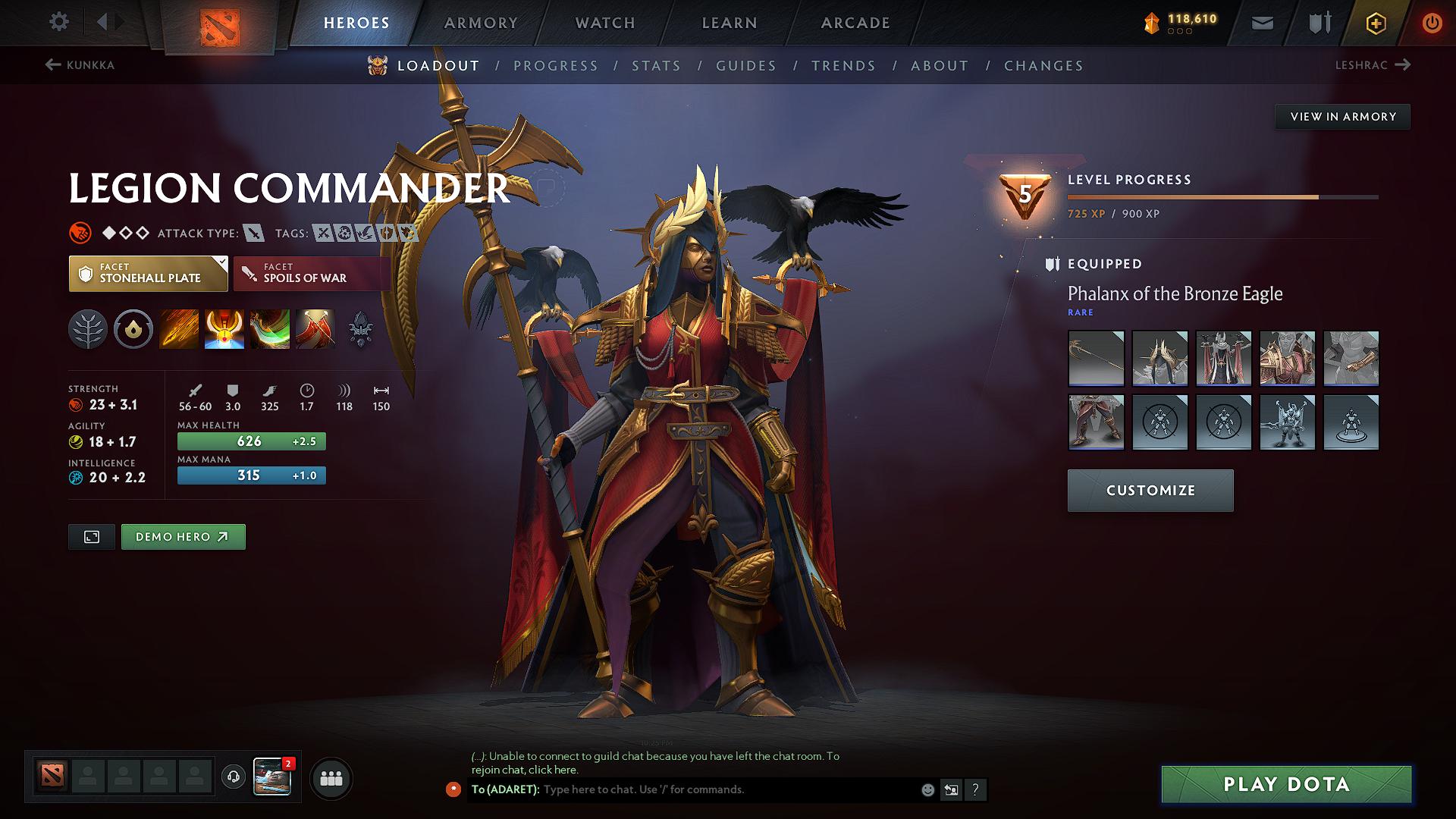Open the mail inbox icon
The height and width of the screenshot is (819, 1456).
1262,23
